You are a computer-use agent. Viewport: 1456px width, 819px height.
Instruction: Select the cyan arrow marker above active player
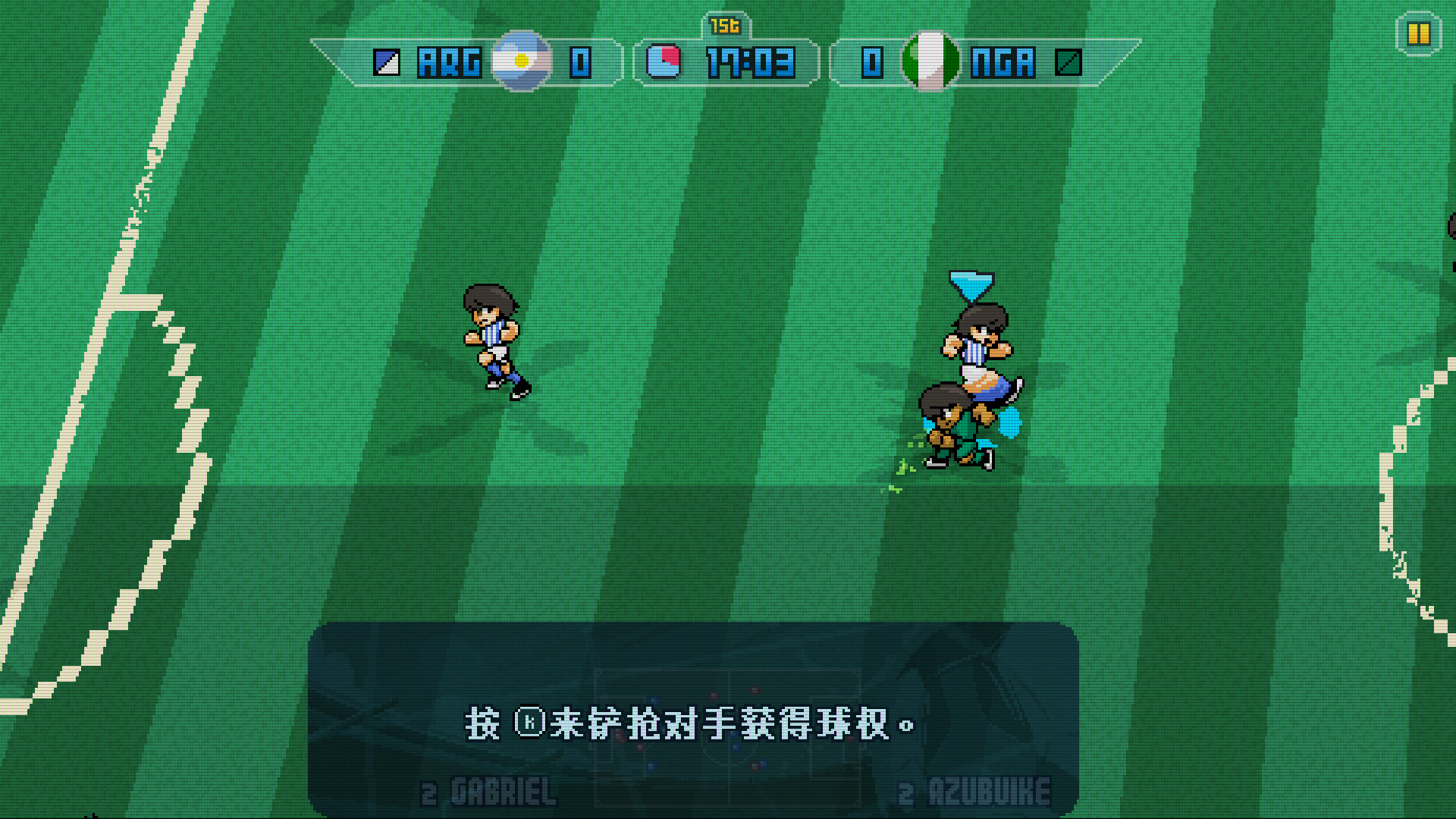click(971, 287)
